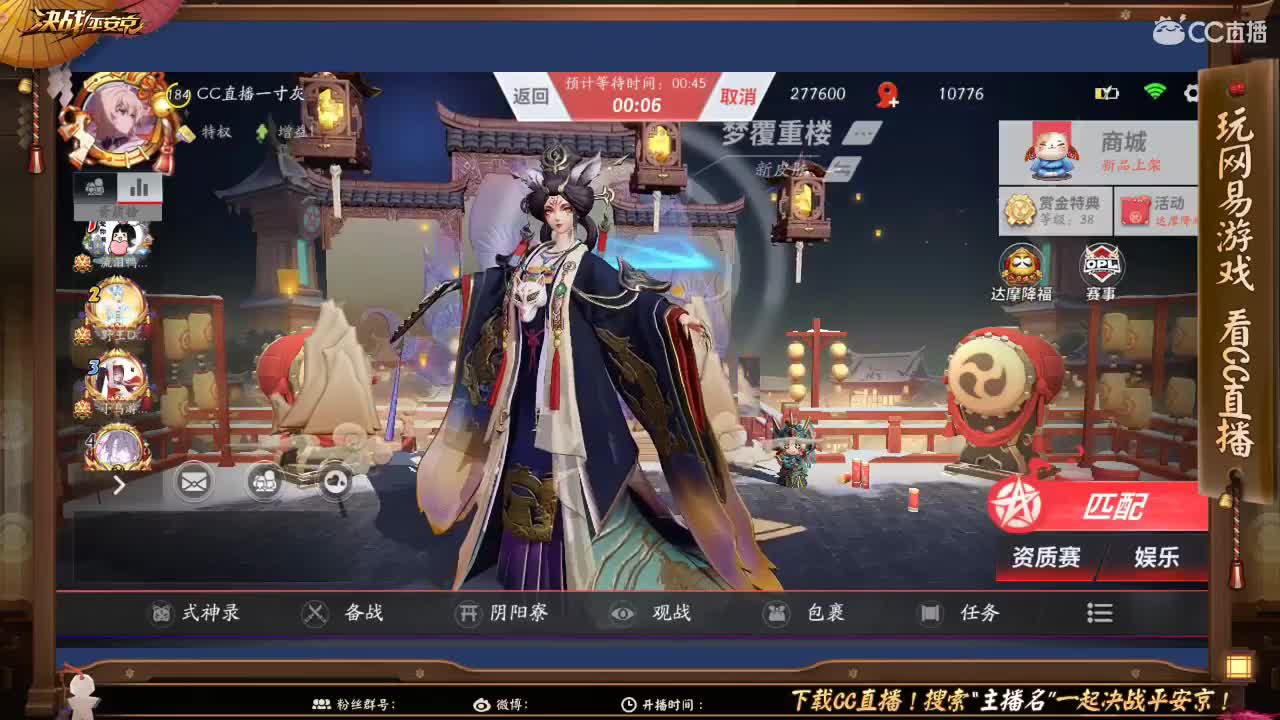
Task: Expand the left sidebar with the chevron arrow
Action: (117, 486)
